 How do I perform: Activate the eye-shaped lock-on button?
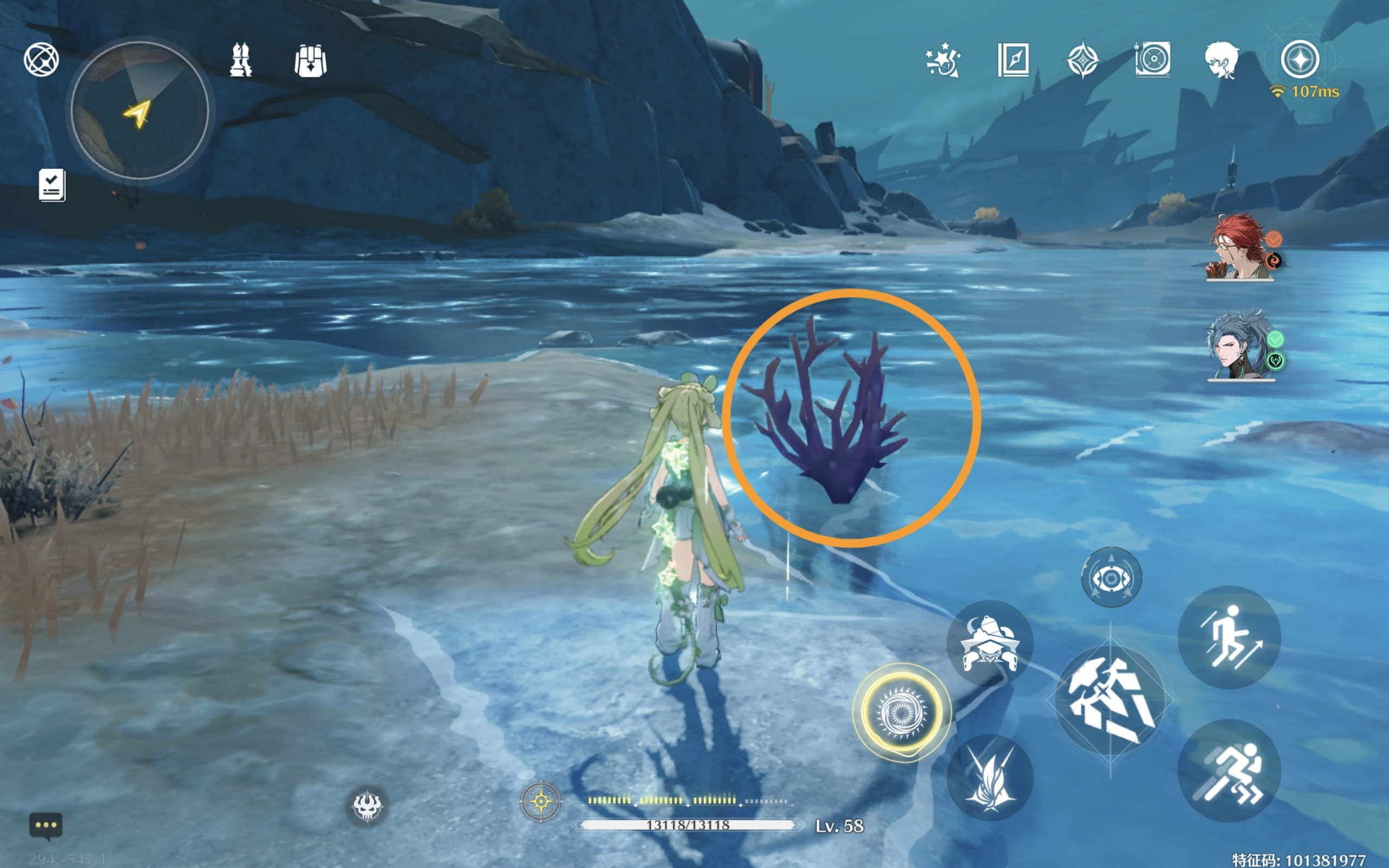[x=1111, y=578]
